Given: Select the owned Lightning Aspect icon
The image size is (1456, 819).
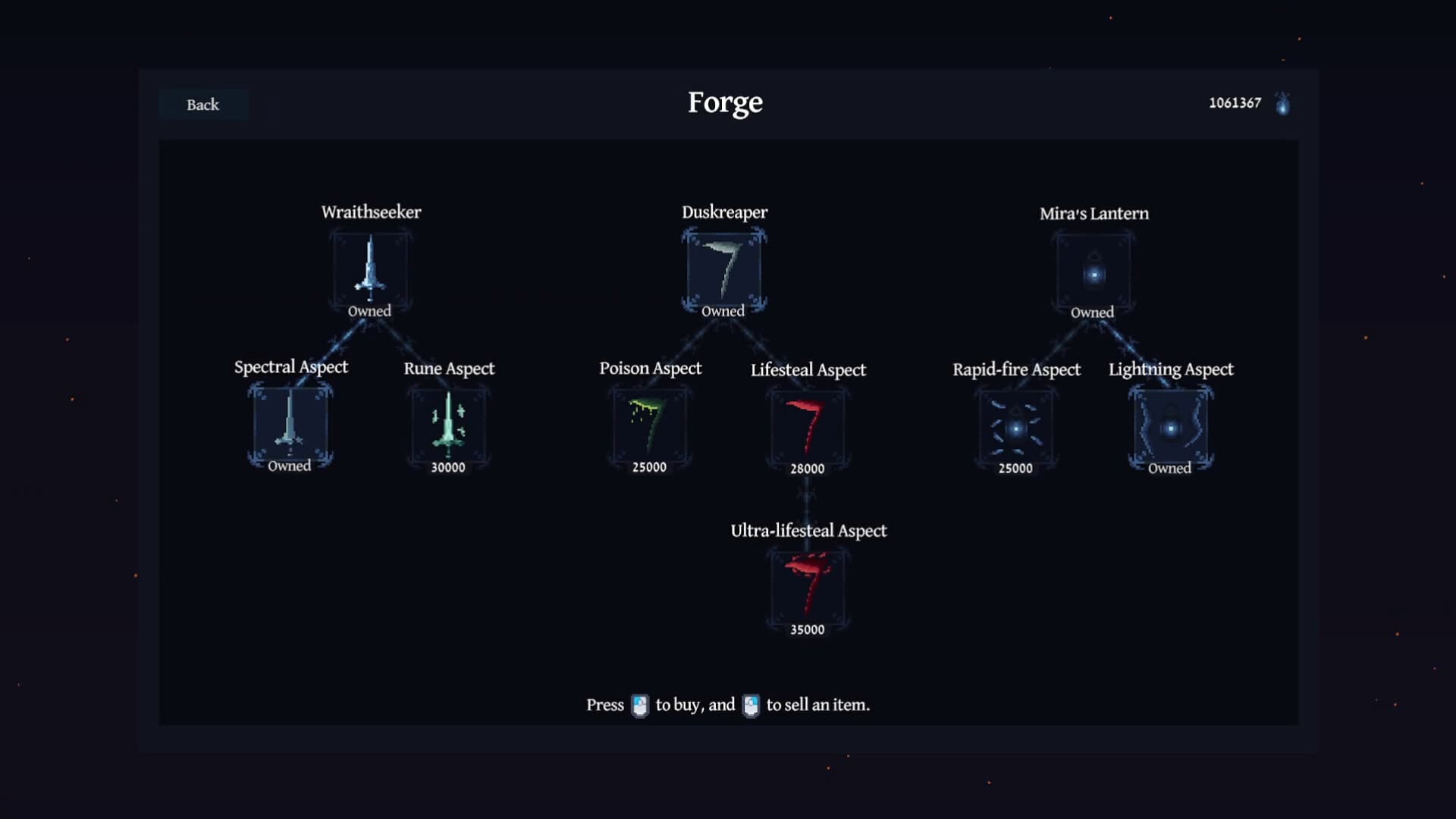Looking at the screenshot, I should click(1171, 428).
